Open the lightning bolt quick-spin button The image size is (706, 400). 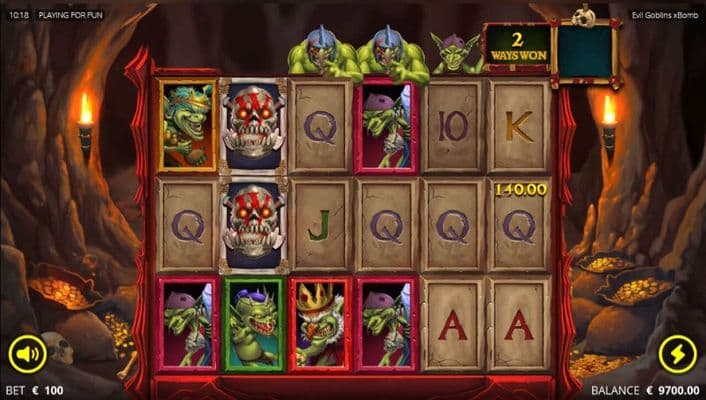pos(677,353)
